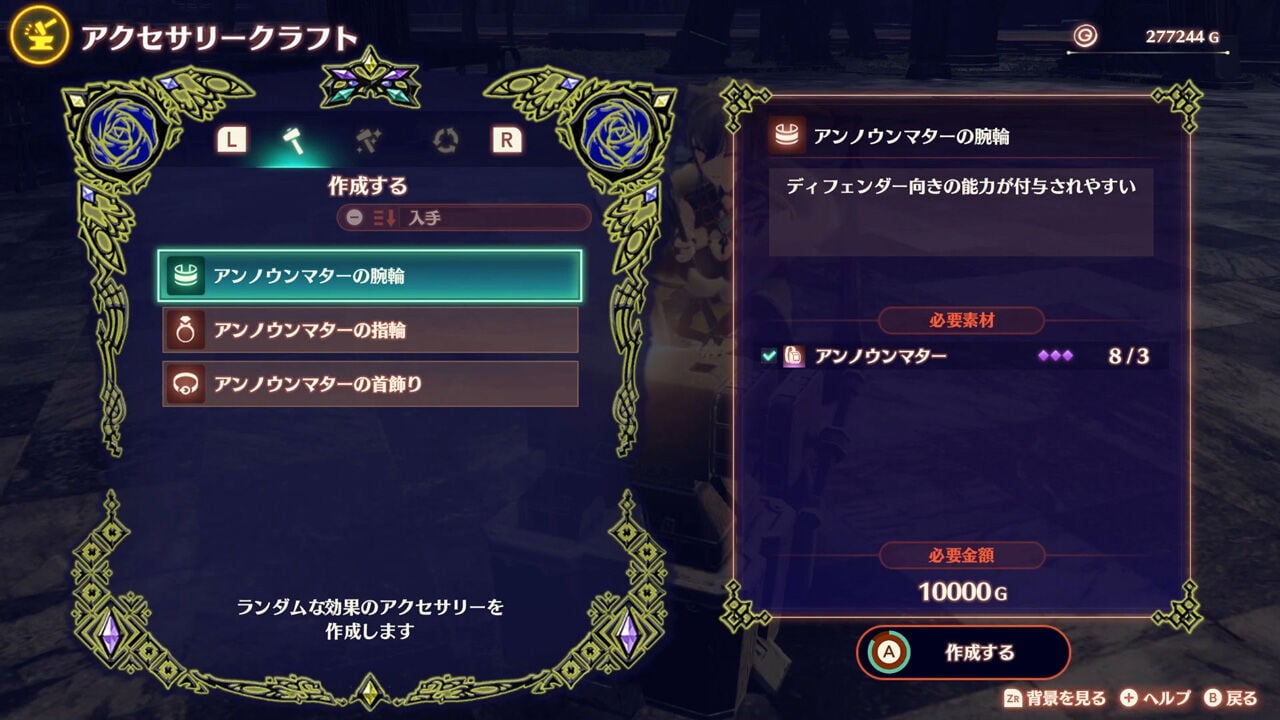The height and width of the screenshot is (720, 1280).
Task: Click the ring icon on アンノウンマターの指輪 entry
Action: click(x=187, y=330)
